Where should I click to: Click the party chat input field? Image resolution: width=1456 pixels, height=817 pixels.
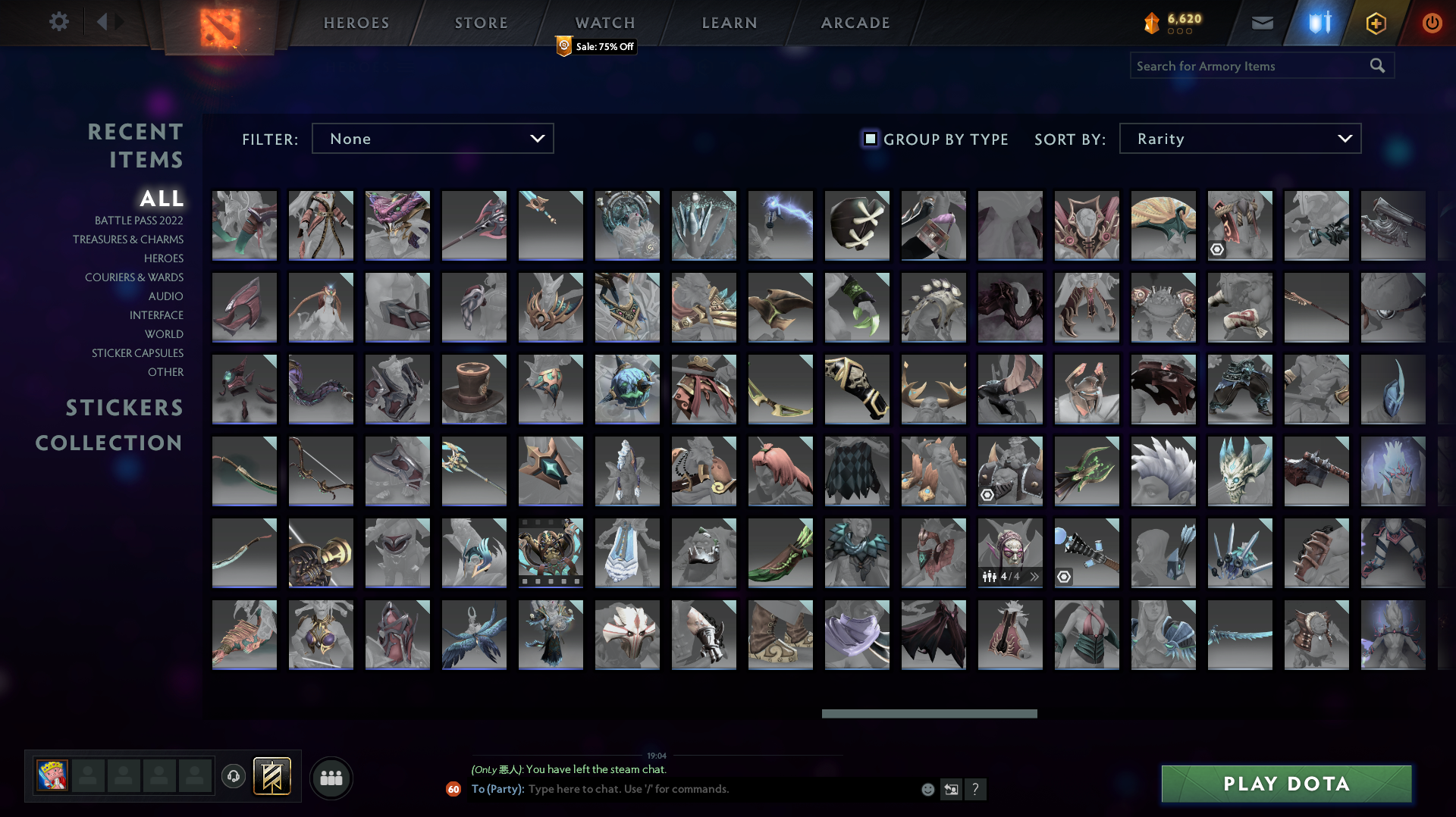[682, 789]
